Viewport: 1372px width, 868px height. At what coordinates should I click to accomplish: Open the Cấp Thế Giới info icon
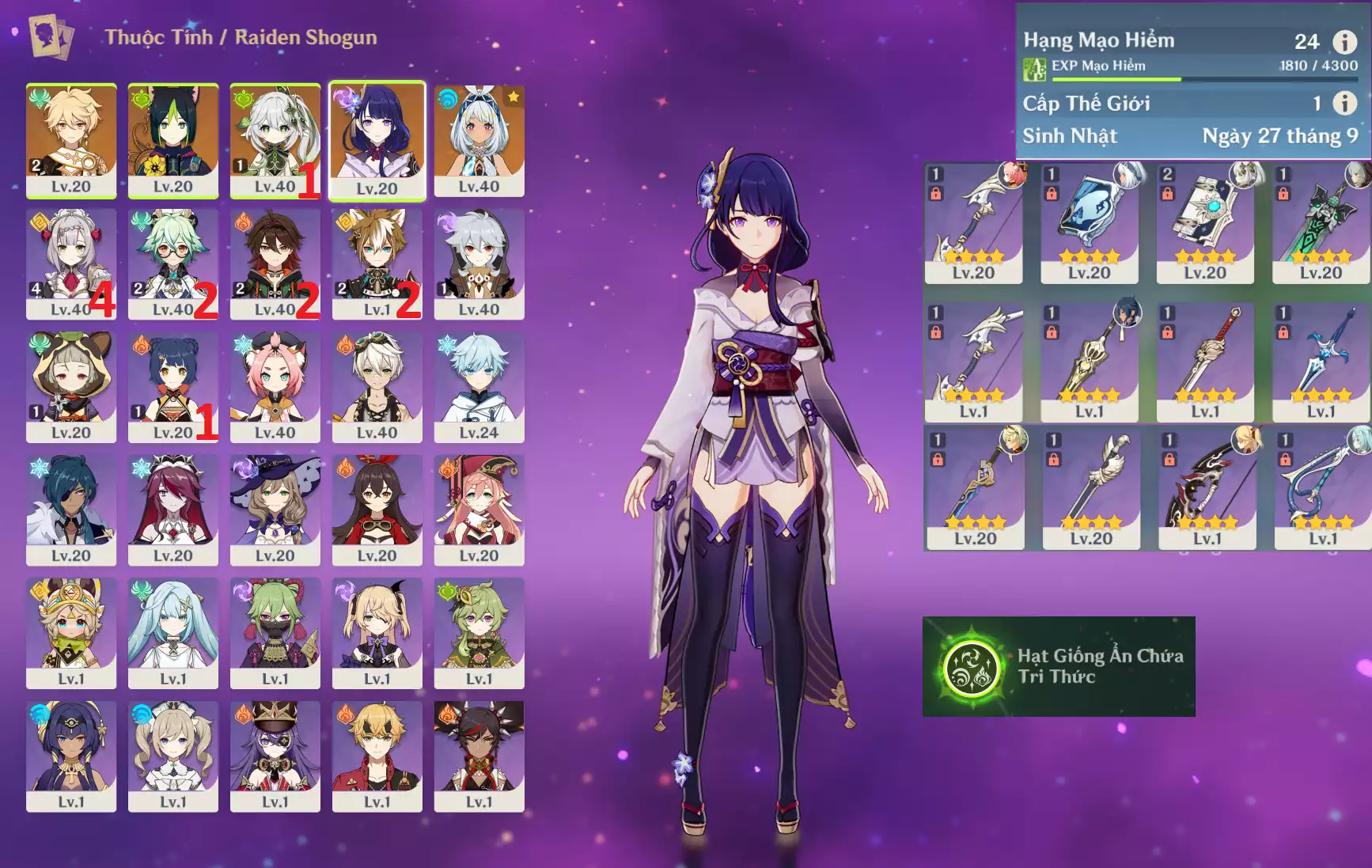1344,103
